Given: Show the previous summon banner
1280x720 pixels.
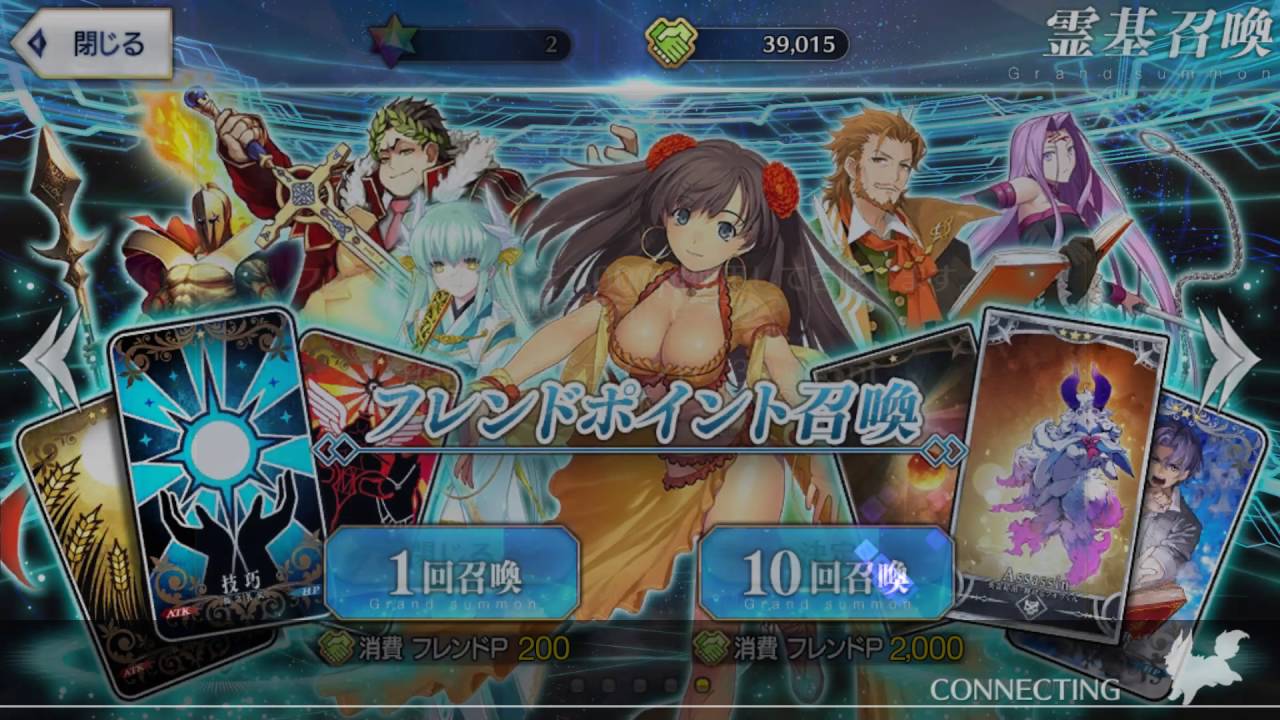Looking at the screenshot, I should (52, 362).
